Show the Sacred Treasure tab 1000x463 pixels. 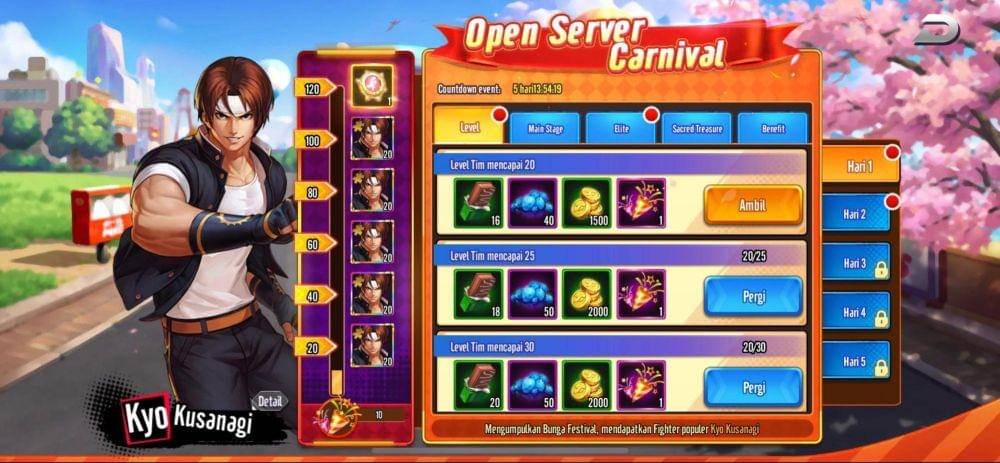696,128
